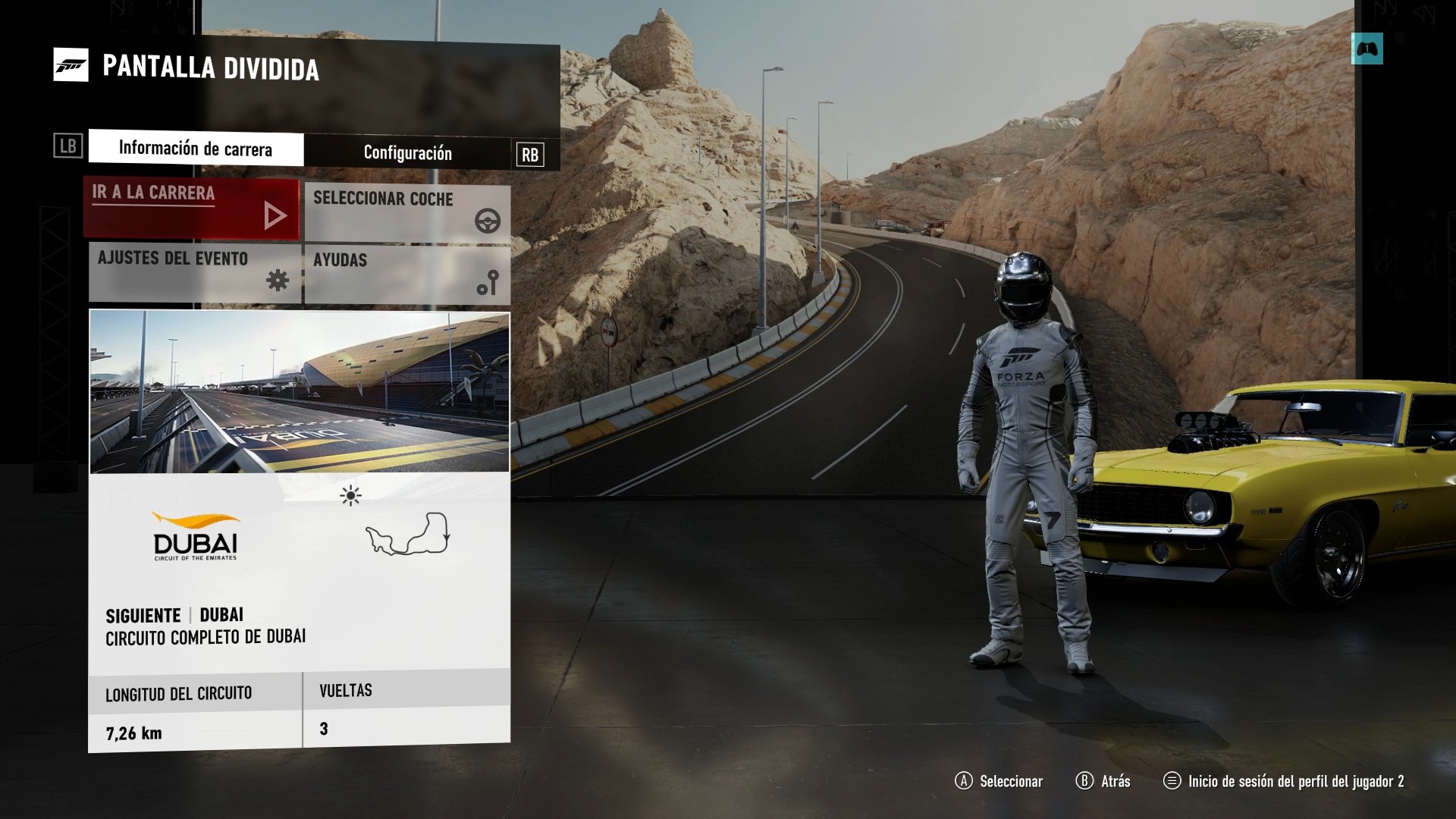Viewport: 1456px width, 819px height.
Task: Select the sun weather icon above the track map
Action: pos(350,495)
